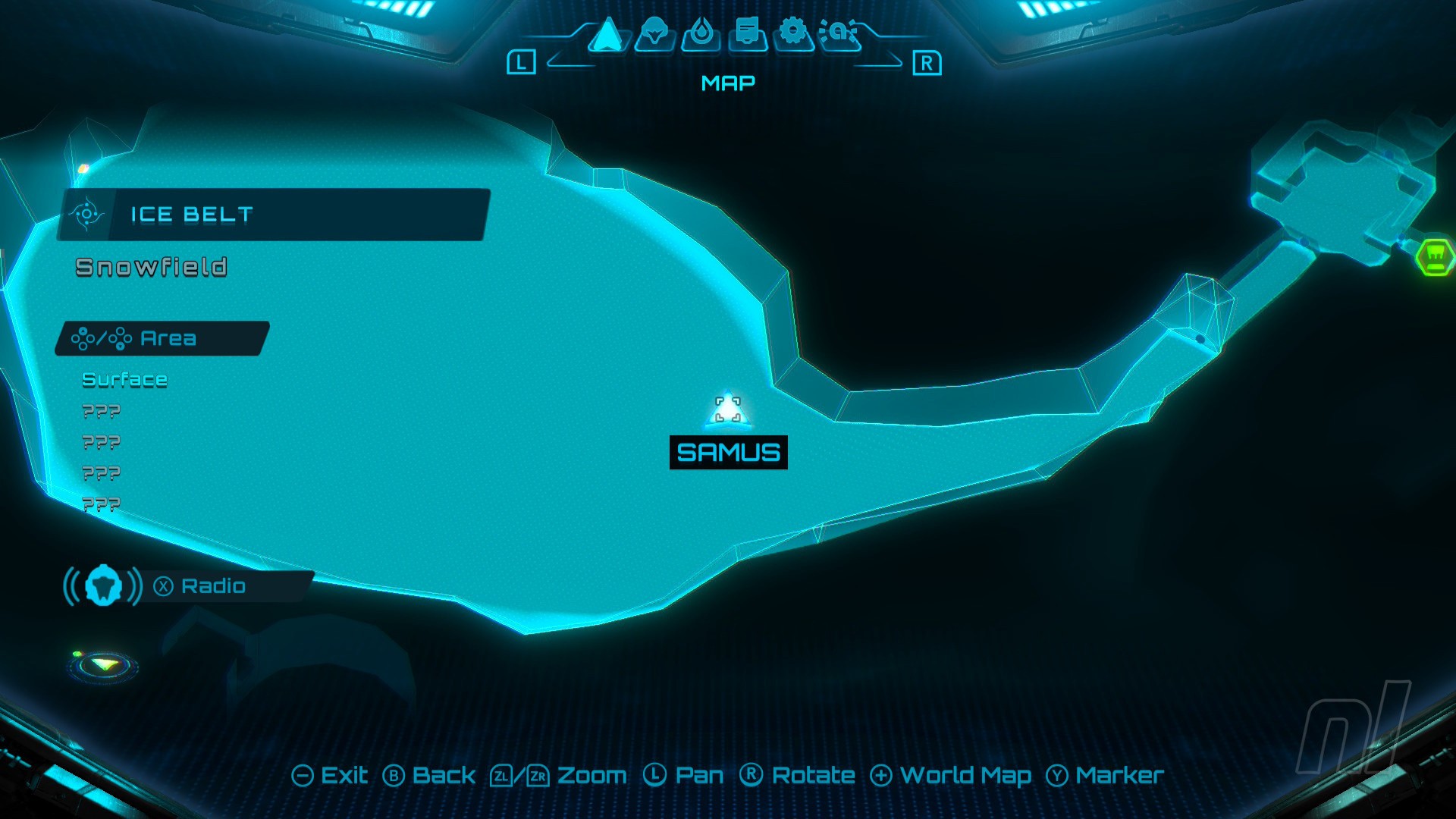Select the Map tab arrow icon
This screenshot has width=1456, height=819.
pyautogui.click(x=607, y=36)
